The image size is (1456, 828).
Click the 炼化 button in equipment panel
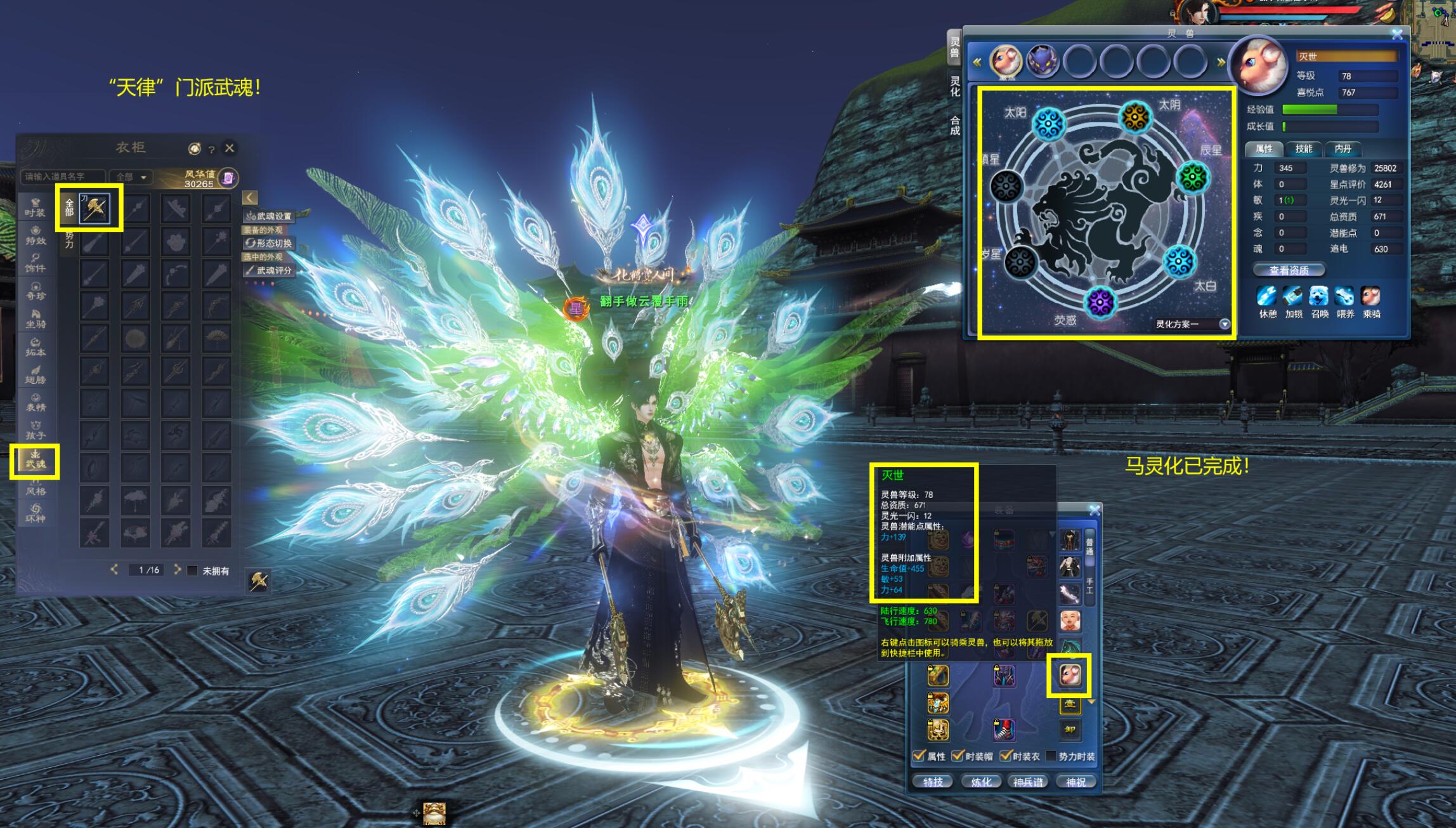(x=980, y=782)
